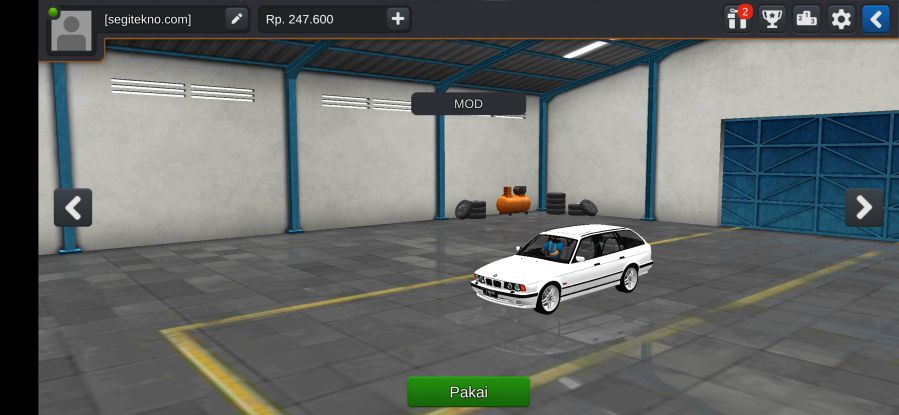View the trophy achievements
This screenshot has height=415, width=899.
772,19
